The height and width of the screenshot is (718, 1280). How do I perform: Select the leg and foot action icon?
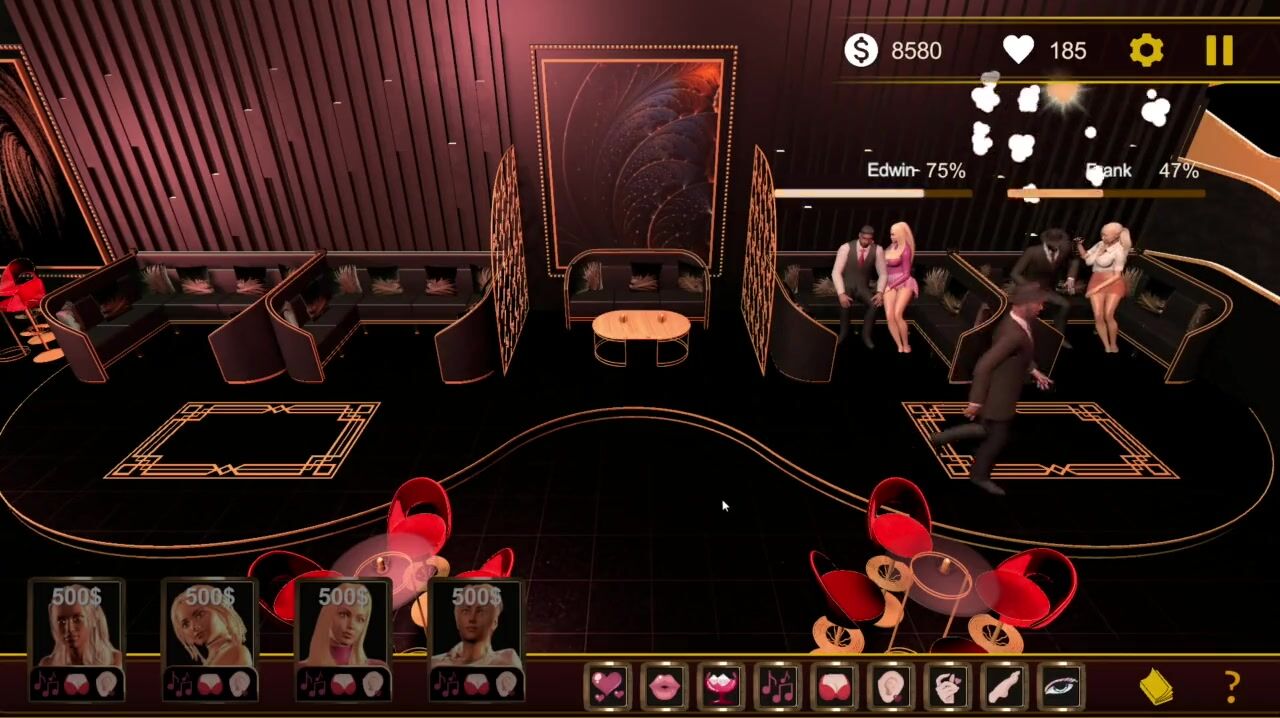1005,686
